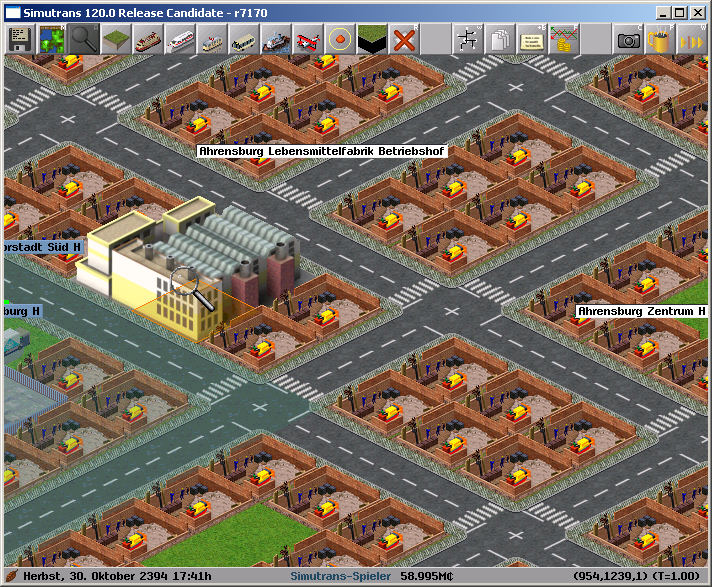This screenshot has width=712, height=587.
Task: Activate the red X removal tool
Action: point(402,40)
